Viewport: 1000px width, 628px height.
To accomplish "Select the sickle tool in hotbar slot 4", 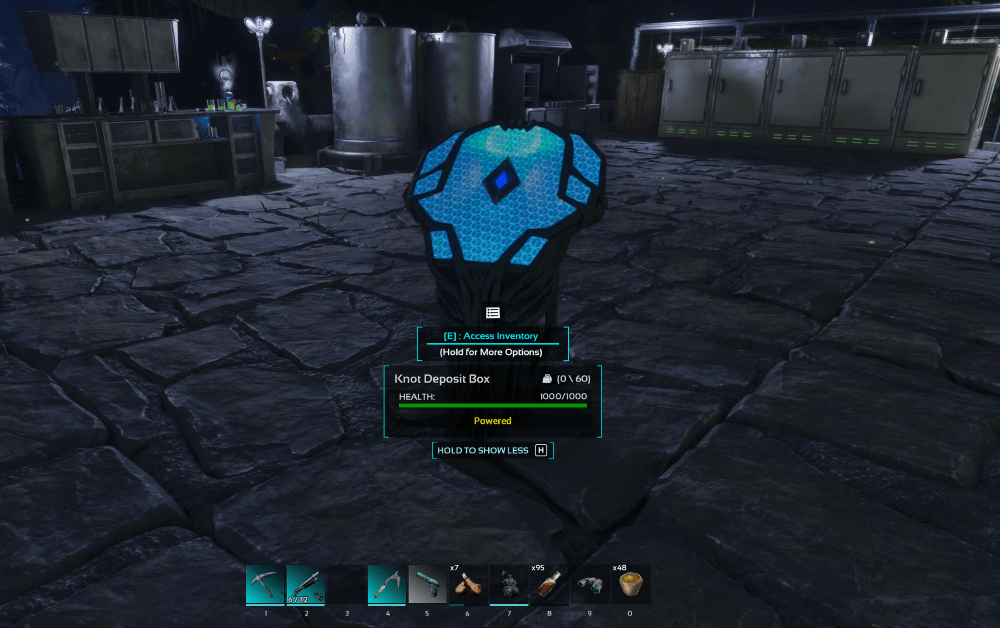I will [387, 584].
